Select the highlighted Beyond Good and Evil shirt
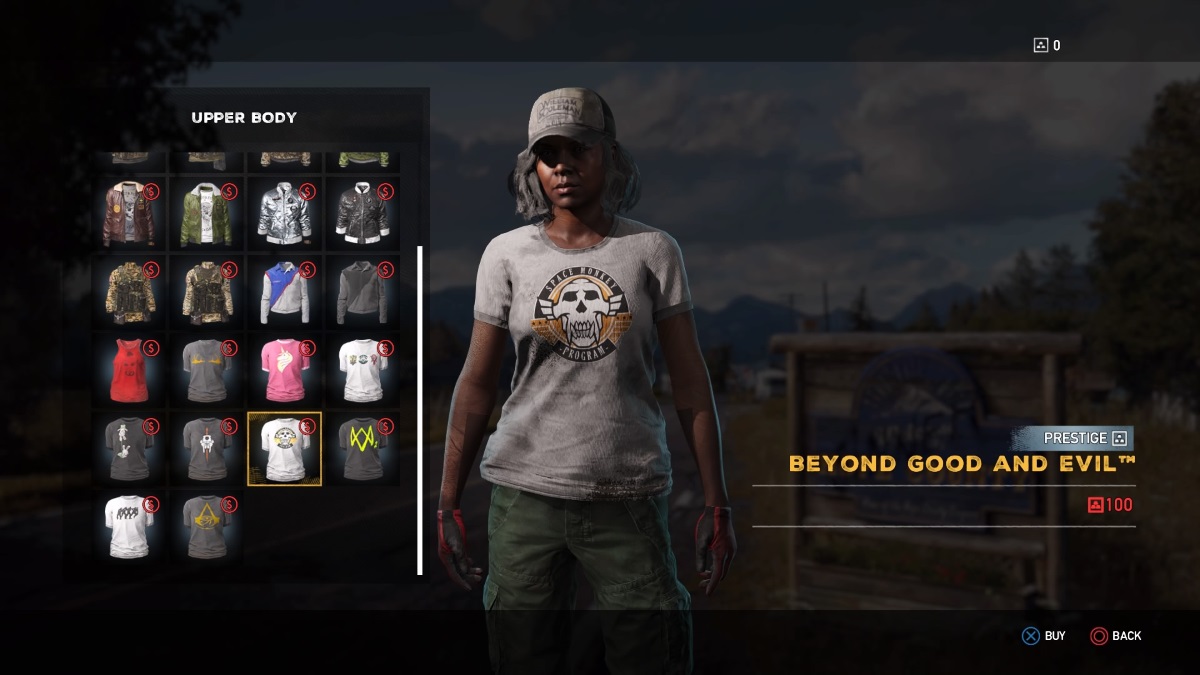 click(x=285, y=448)
